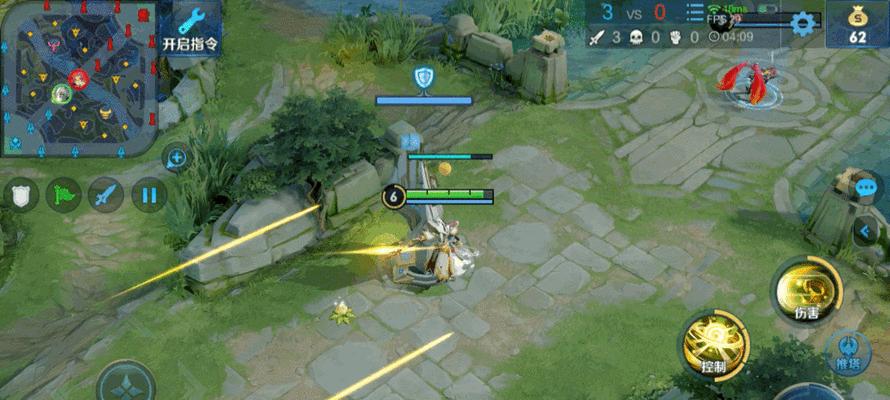Open the 开启指令 command panel

coord(189,30)
